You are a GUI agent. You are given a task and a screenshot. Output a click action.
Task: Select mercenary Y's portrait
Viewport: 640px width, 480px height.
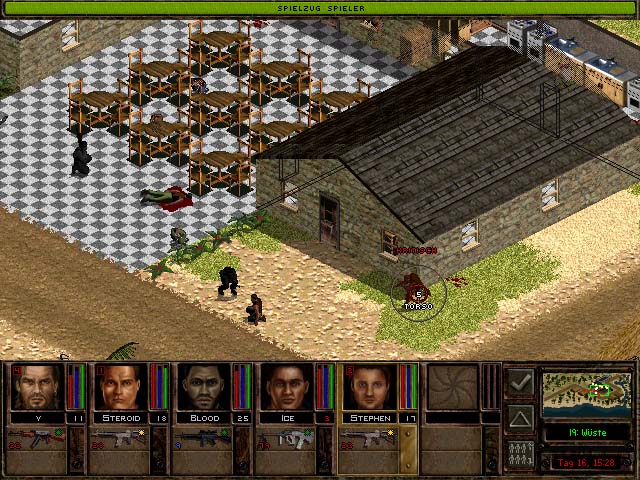coord(37,386)
